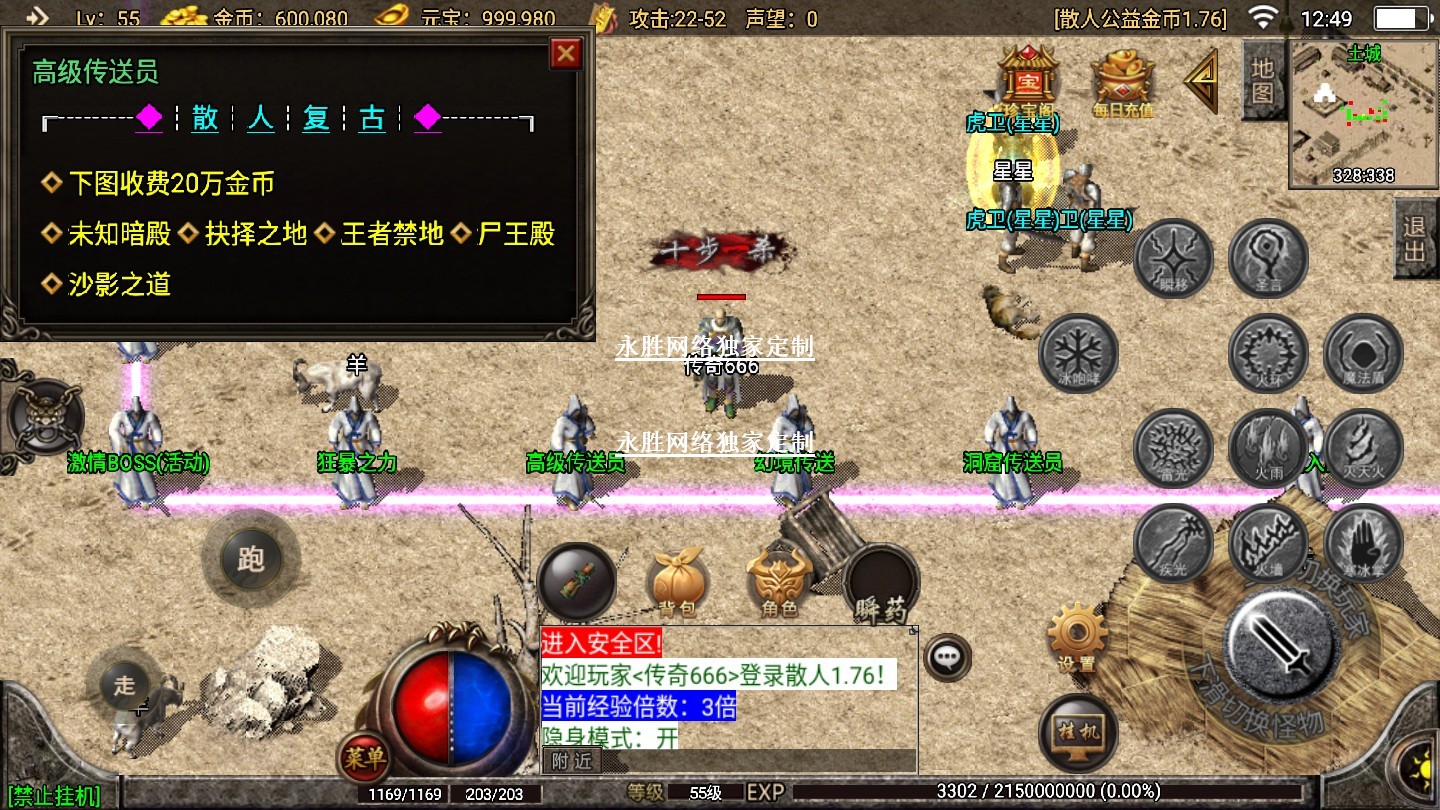Image resolution: width=1440 pixels, height=810 pixels.
Task: Activate the 魔法盾 magic shield skill
Action: 1362,353
